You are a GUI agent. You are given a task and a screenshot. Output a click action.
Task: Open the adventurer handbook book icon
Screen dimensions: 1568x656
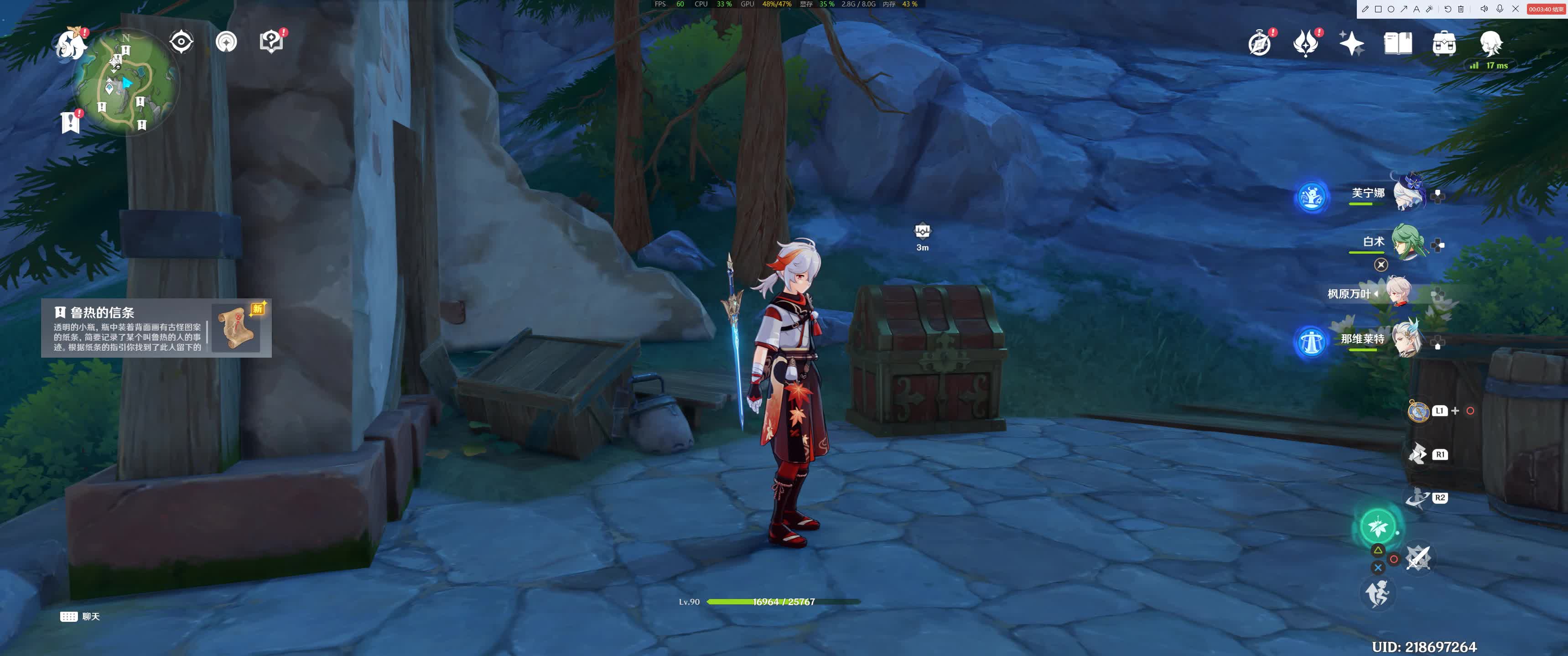click(1397, 44)
